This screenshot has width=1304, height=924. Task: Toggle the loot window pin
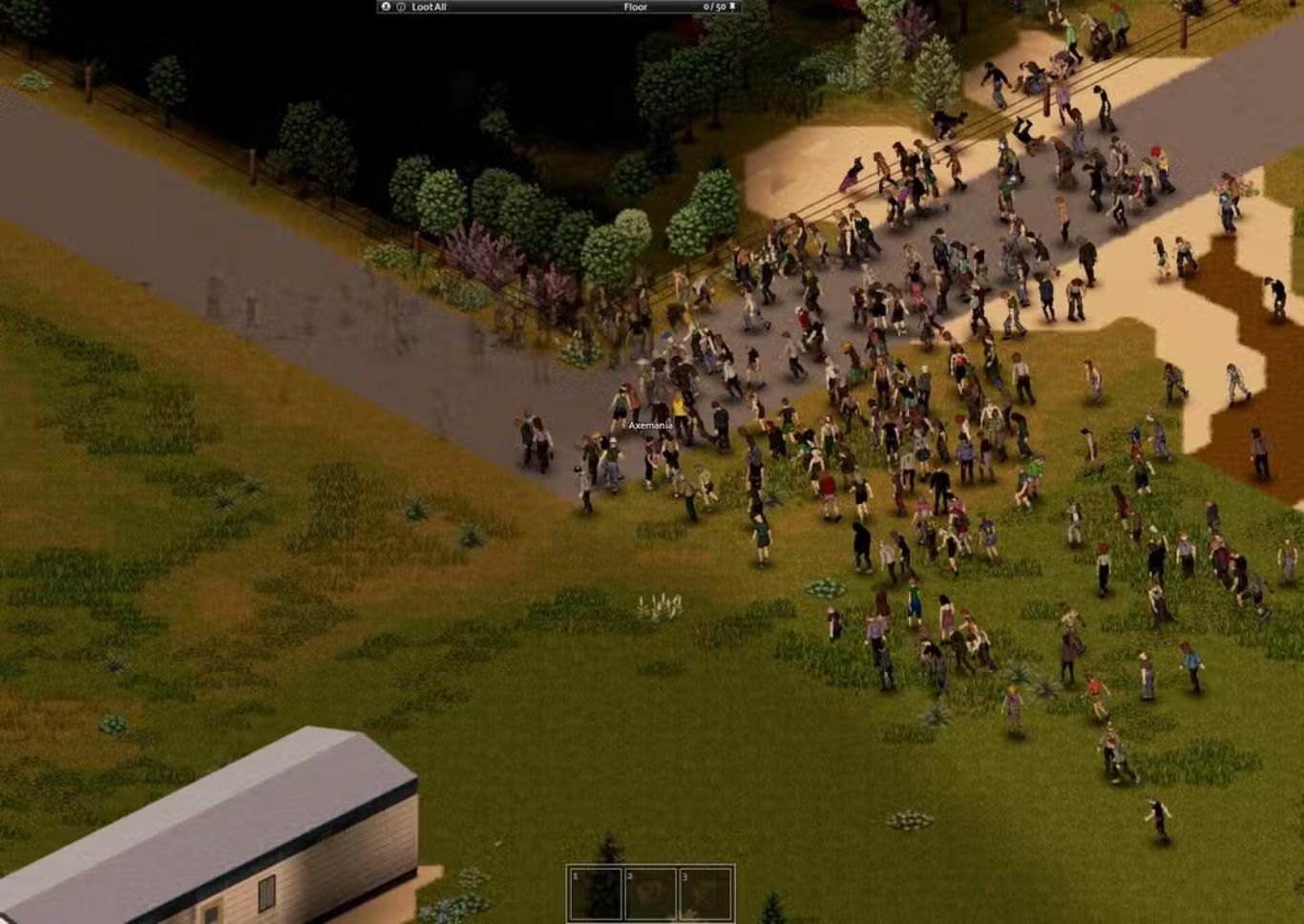click(x=733, y=7)
